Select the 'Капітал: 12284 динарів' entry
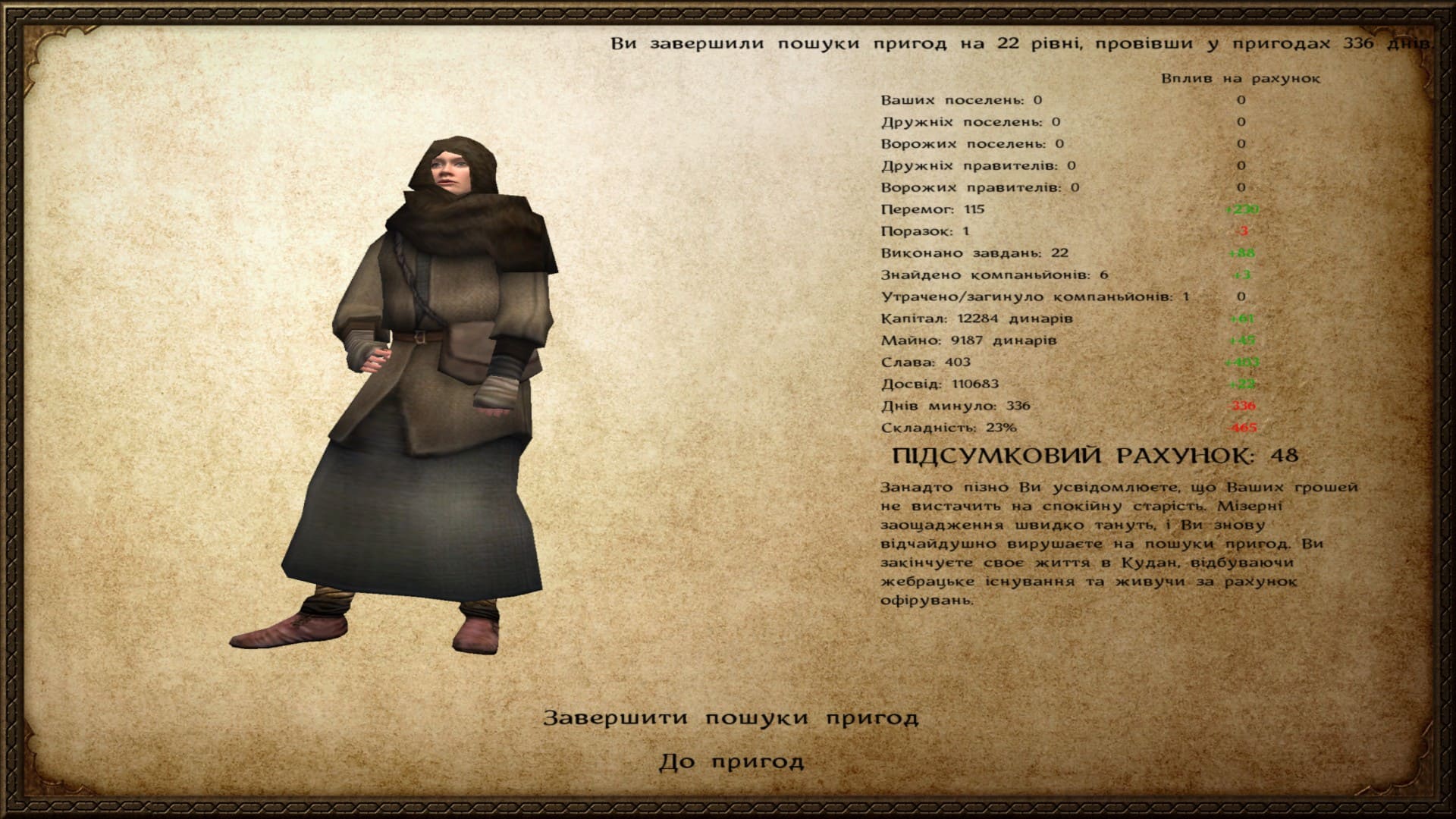The image size is (1456, 819). (x=976, y=319)
